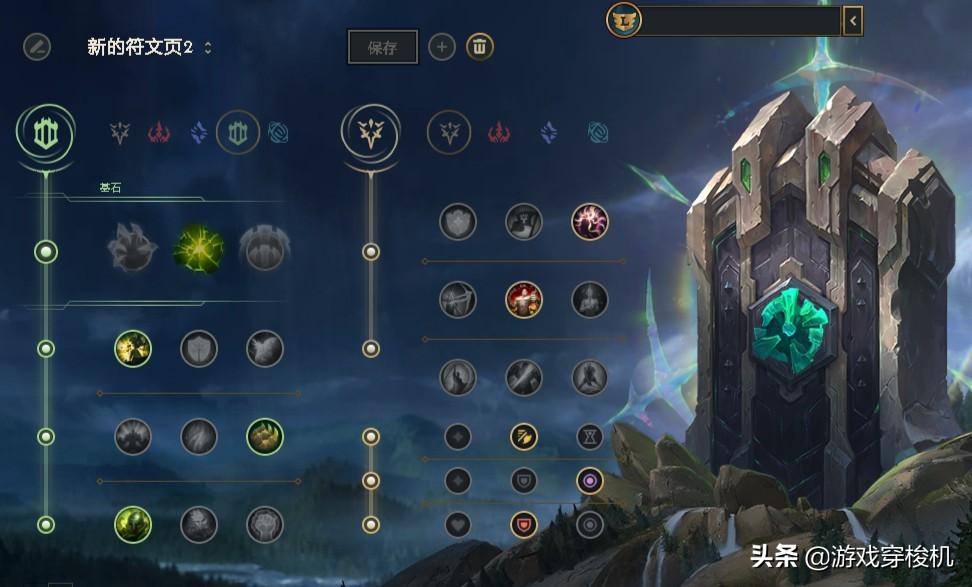Screen dimensions: 972x587
Task: Collapse the panel with the top arrow button
Action: (x=852, y=20)
